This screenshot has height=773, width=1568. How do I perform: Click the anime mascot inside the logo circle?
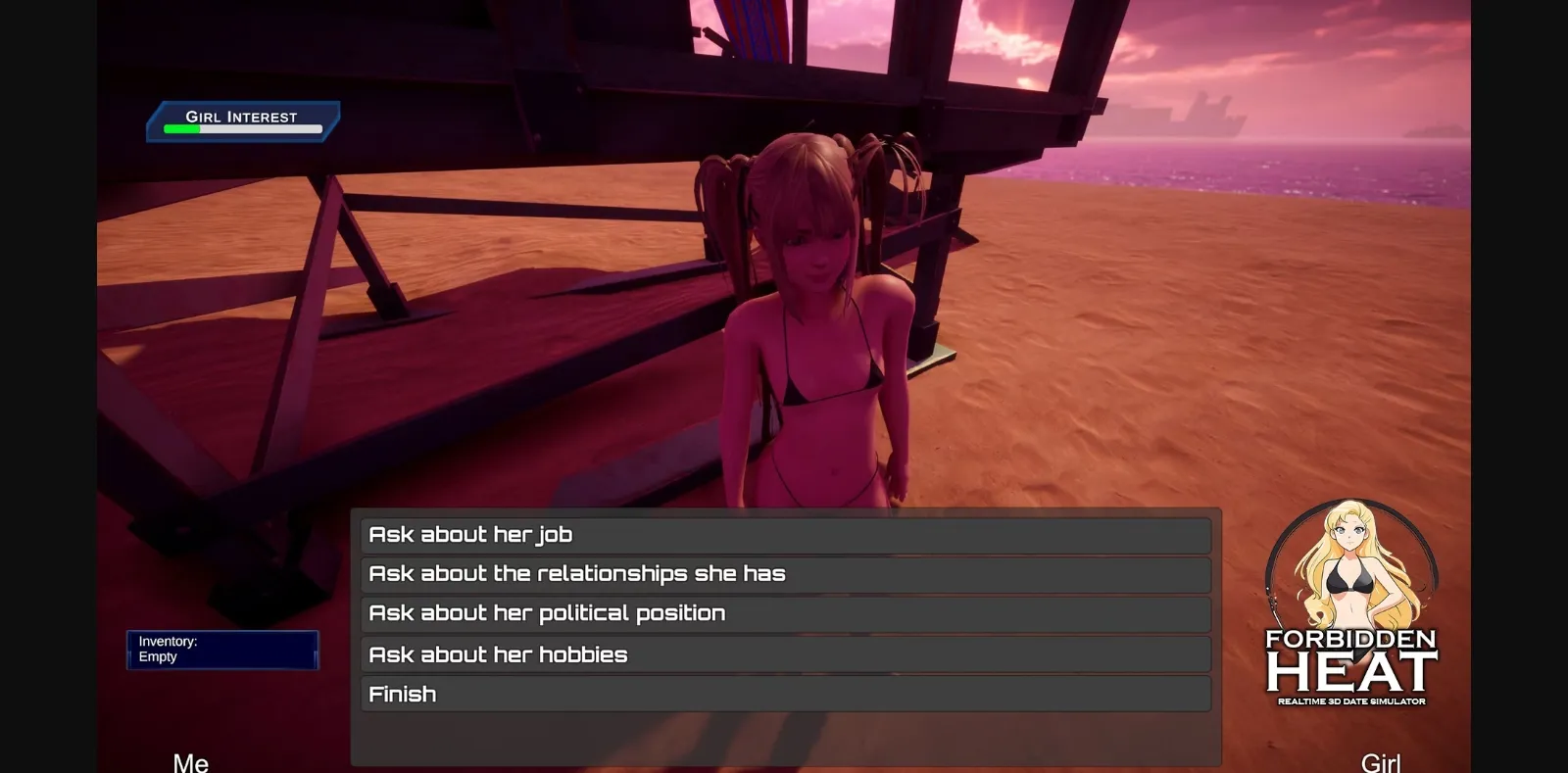click(x=1352, y=578)
